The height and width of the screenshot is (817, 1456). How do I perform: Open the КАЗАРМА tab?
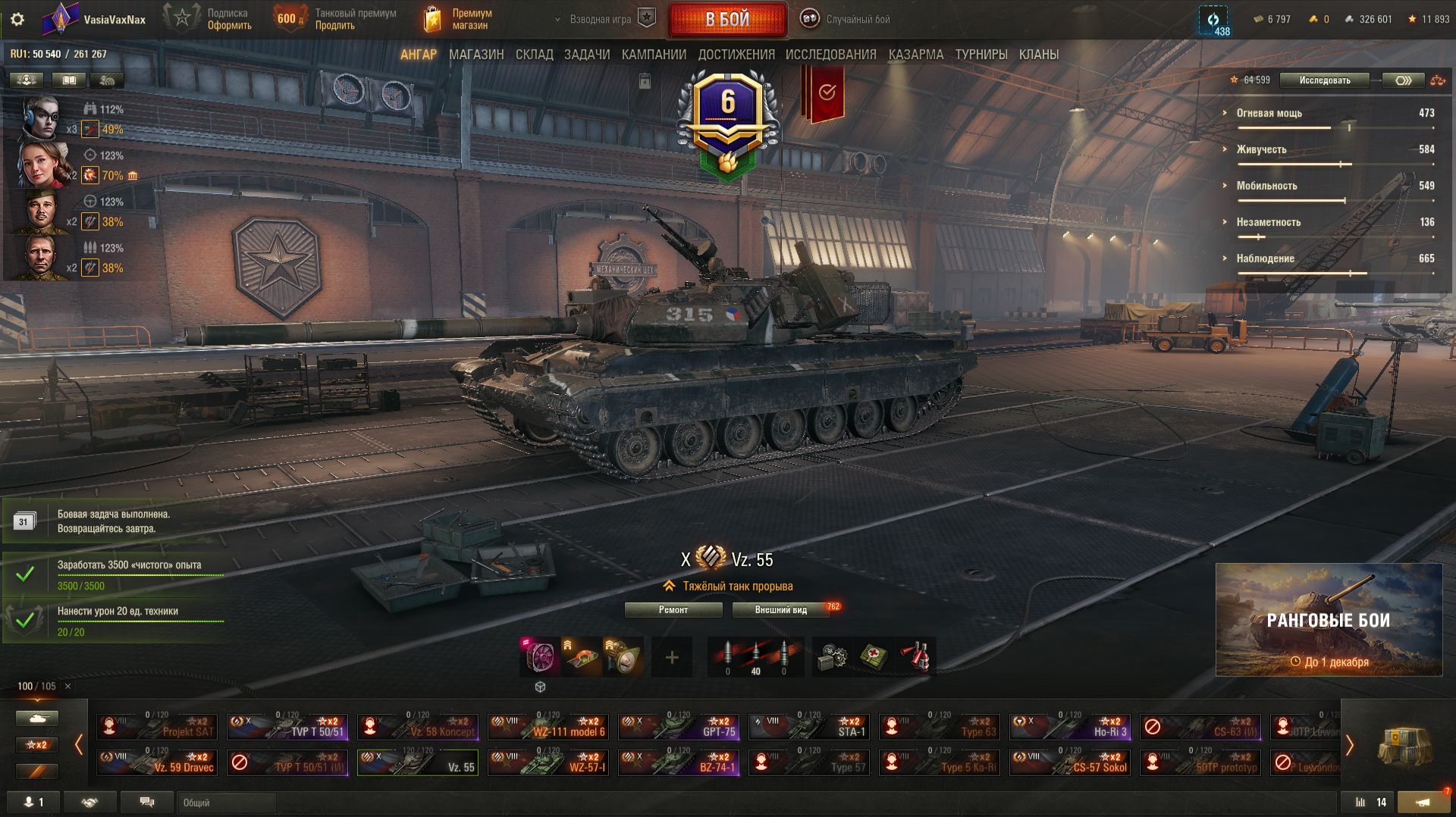(915, 55)
